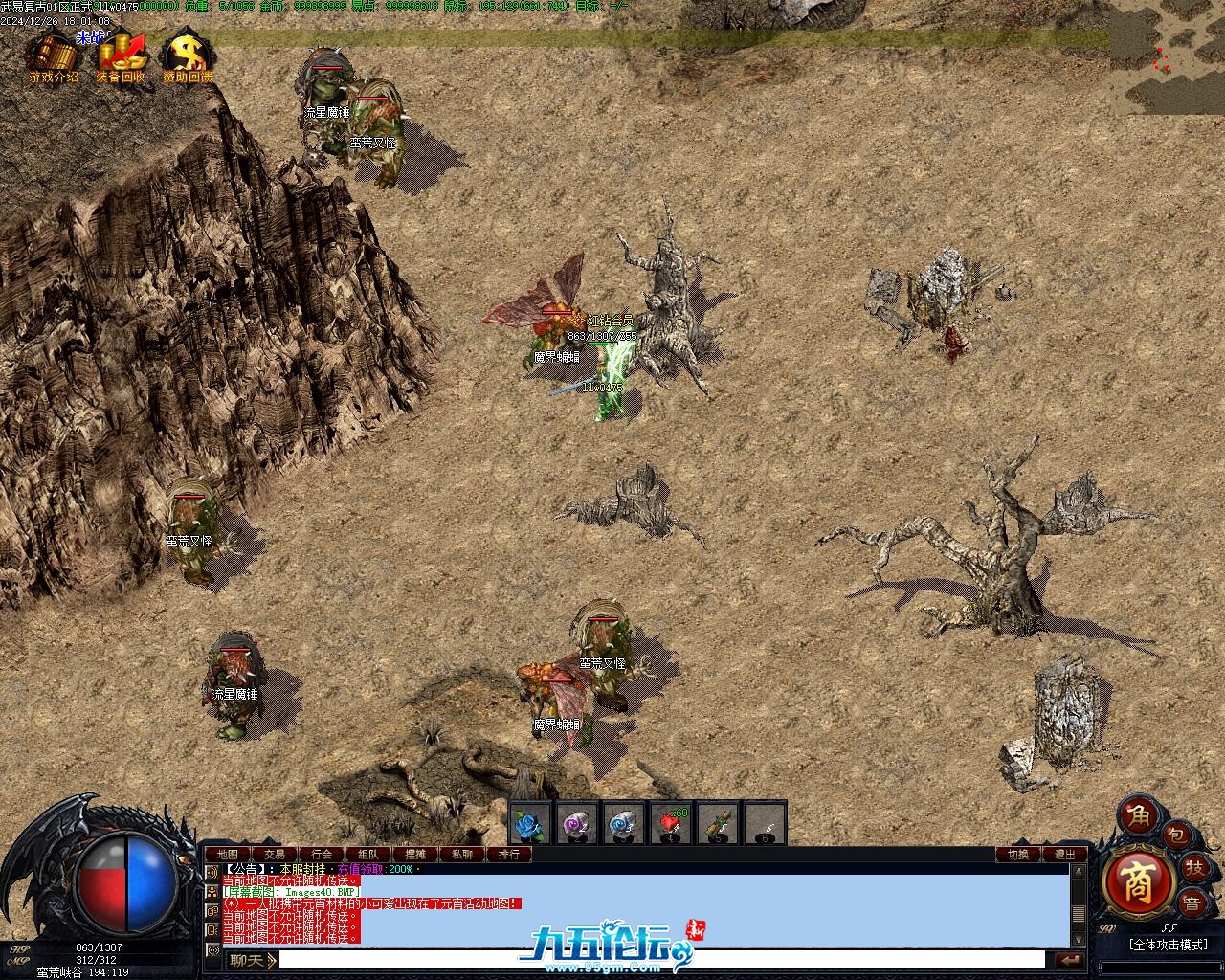Open the 摆摊 stall button
The height and width of the screenshot is (980, 1225).
tap(415, 855)
